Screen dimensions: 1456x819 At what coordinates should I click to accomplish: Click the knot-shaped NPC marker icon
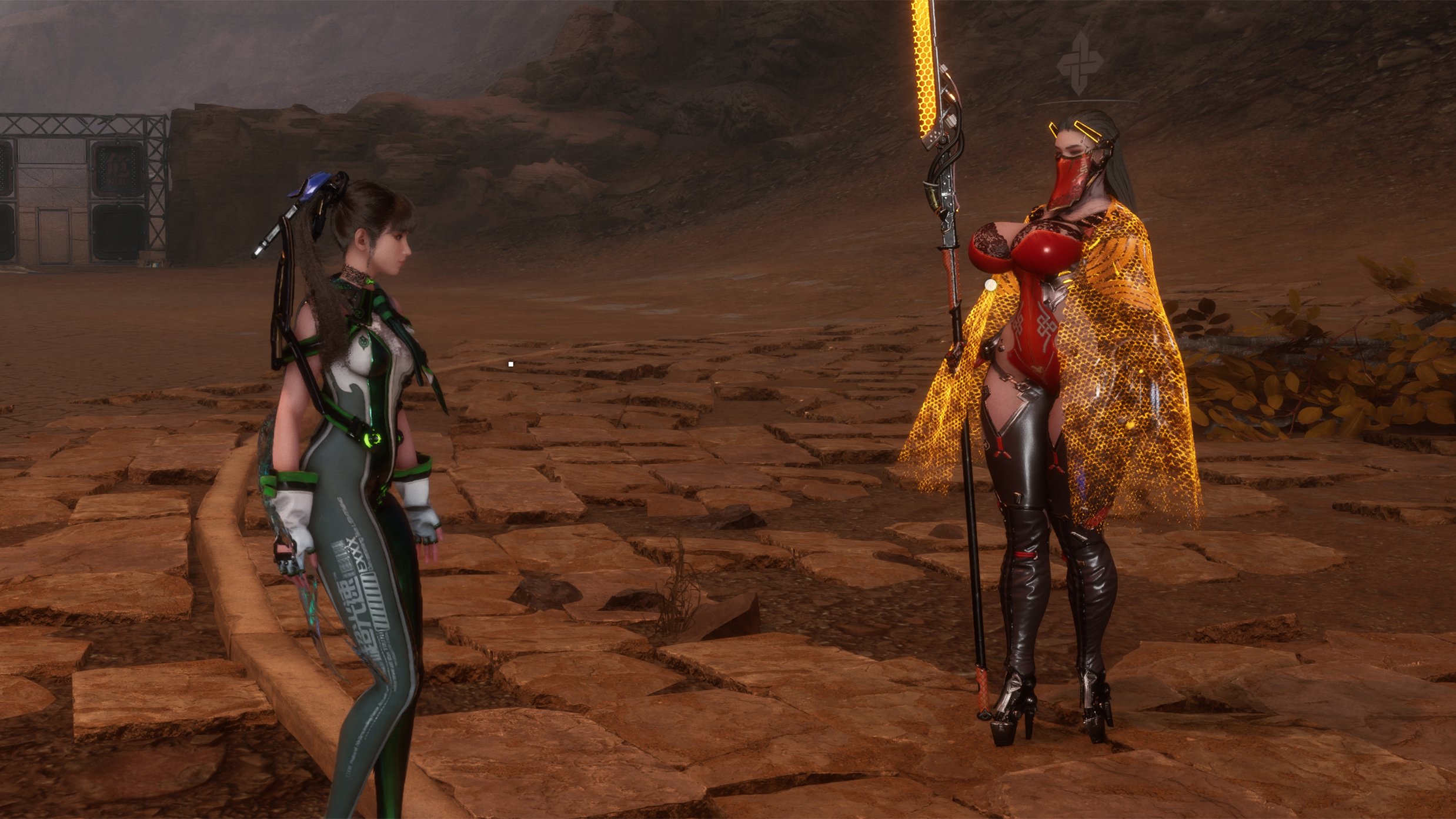point(1077,64)
